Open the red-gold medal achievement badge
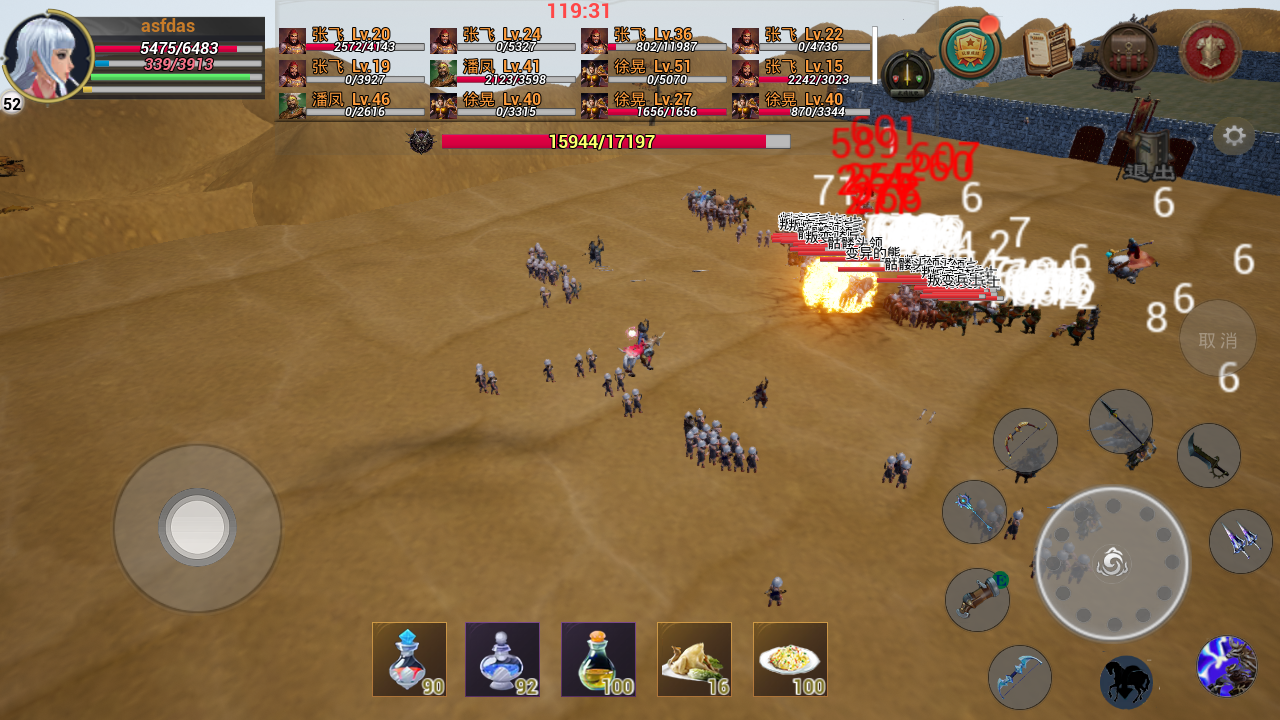Image resolution: width=1280 pixels, height=720 pixels. tap(970, 49)
